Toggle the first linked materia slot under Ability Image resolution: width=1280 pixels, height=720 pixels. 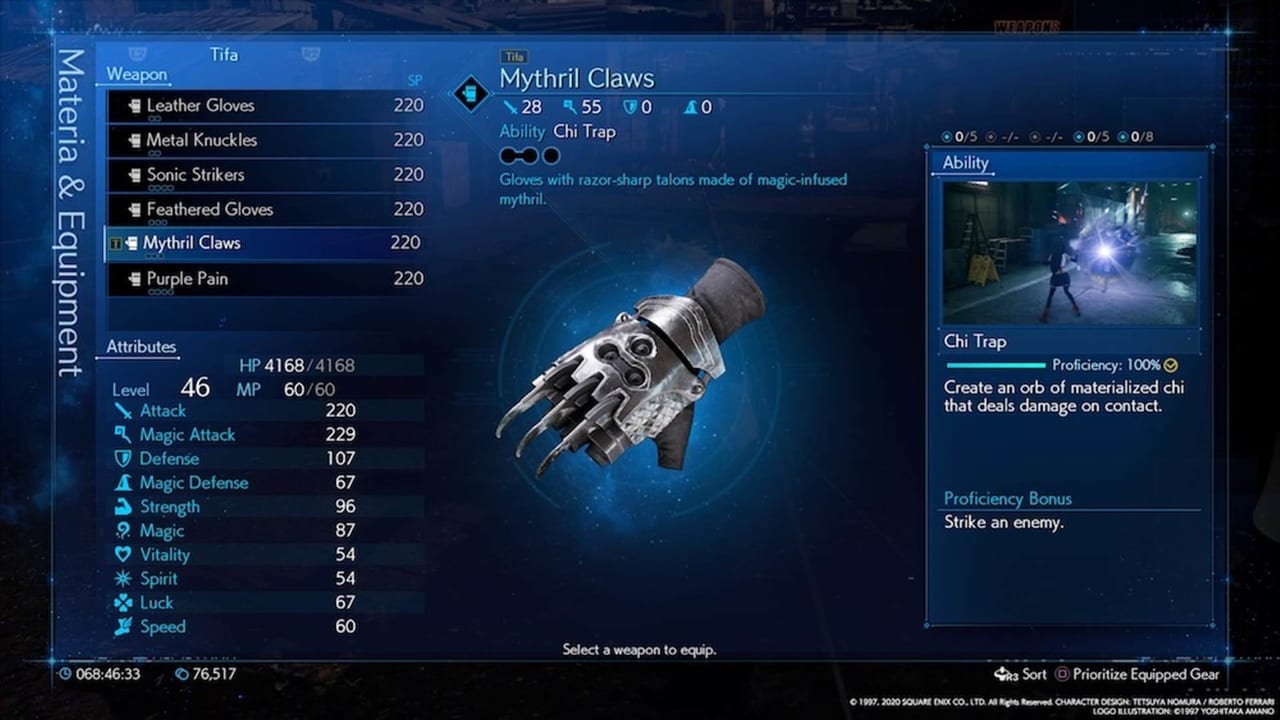click(510, 155)
